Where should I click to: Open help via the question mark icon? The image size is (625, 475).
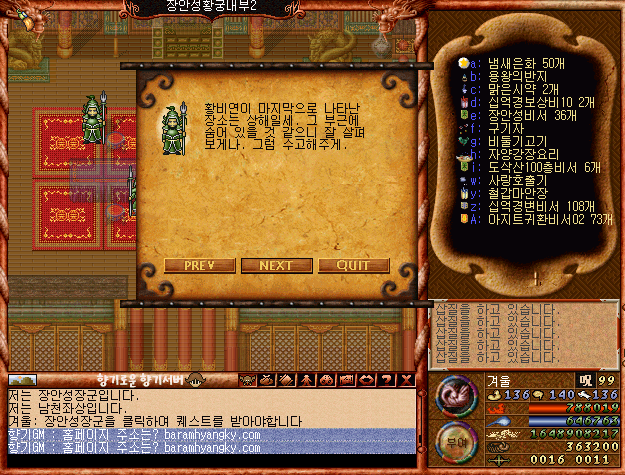coord(387,380)
